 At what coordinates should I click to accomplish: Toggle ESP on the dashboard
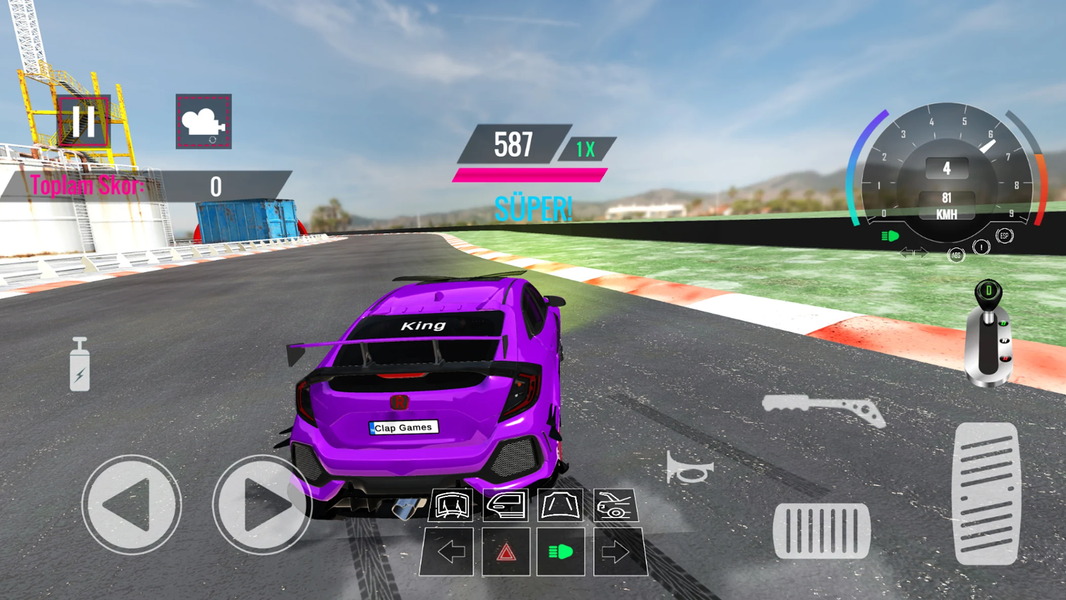(1005, 236)
